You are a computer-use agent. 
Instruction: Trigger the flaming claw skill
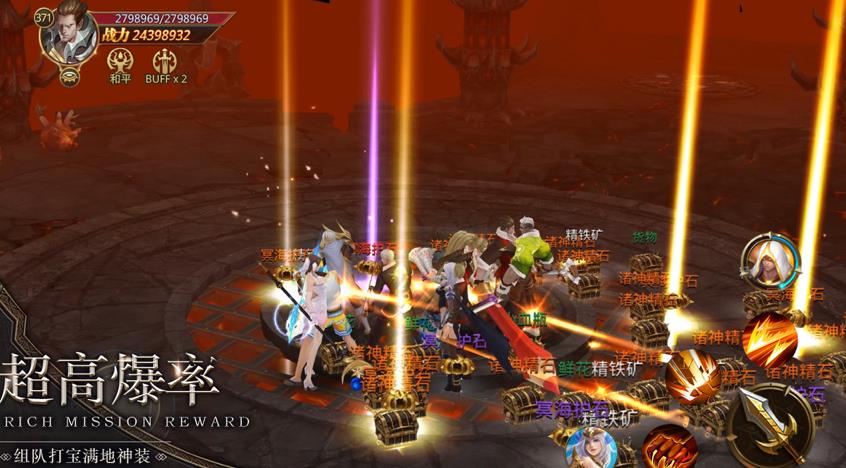pos(667,447)
